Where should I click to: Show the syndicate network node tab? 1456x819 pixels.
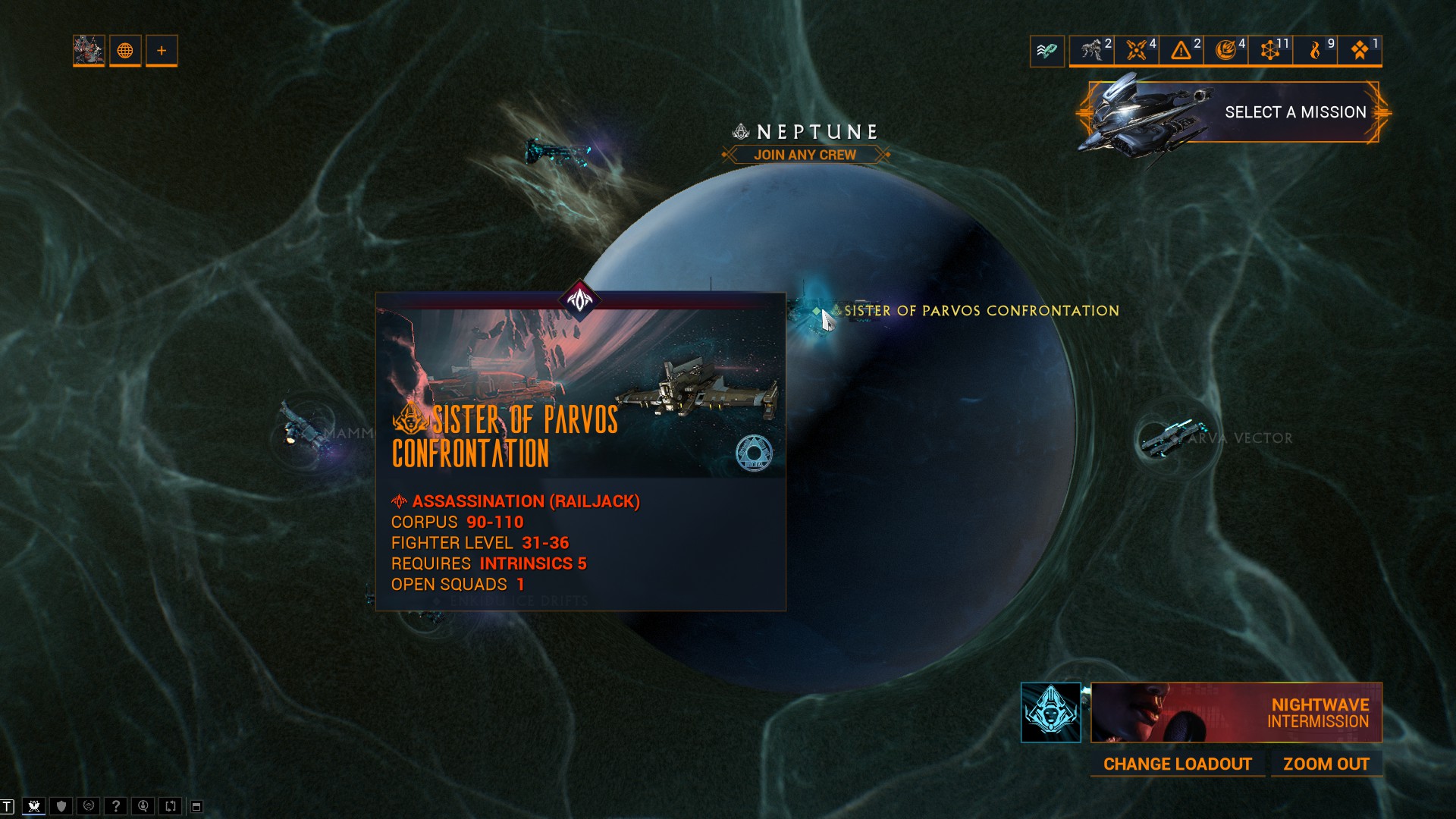1270,51
